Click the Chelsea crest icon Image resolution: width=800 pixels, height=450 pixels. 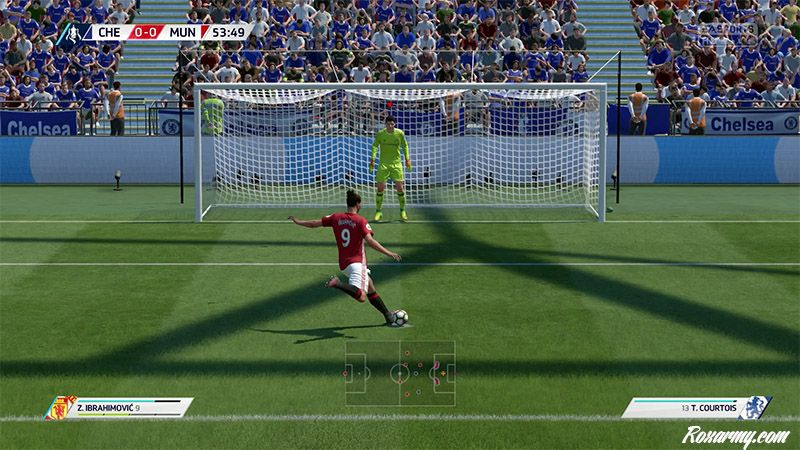pyautogui.click(x=758, y=408)
